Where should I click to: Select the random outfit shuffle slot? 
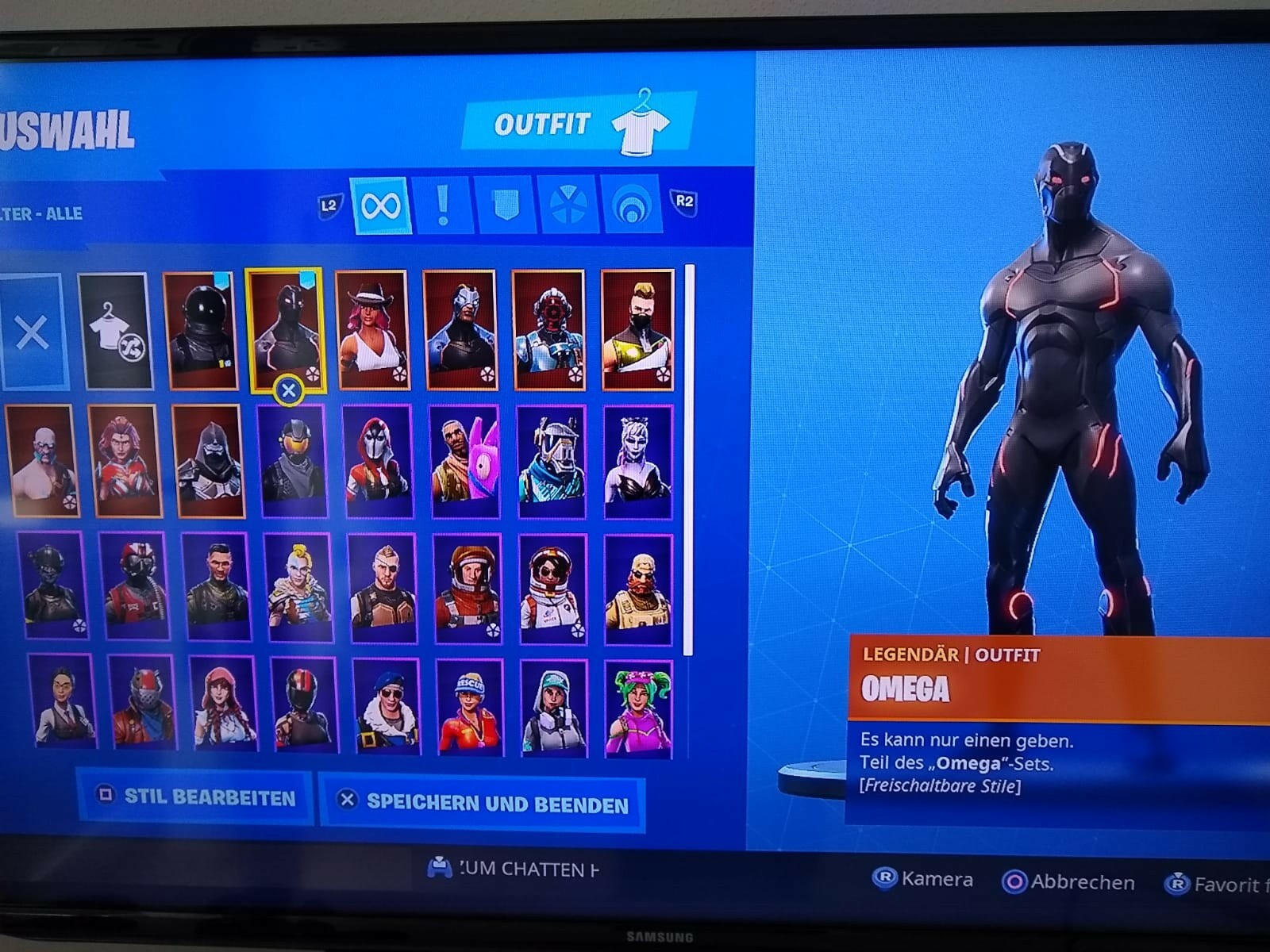[x=112, y=333]
